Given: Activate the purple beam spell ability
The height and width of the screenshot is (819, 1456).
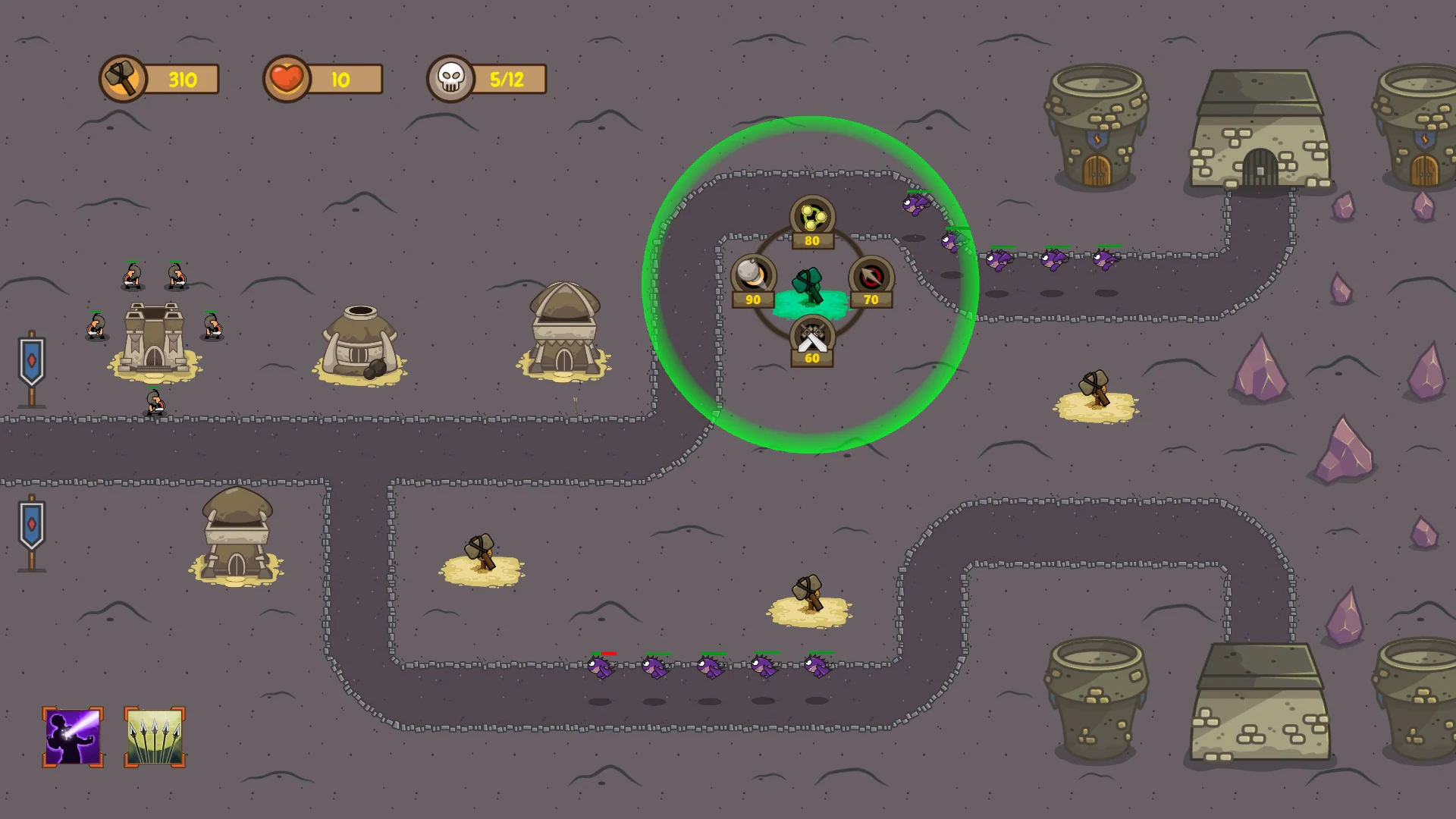Looking at the screenshot, I should click(71, 736).
